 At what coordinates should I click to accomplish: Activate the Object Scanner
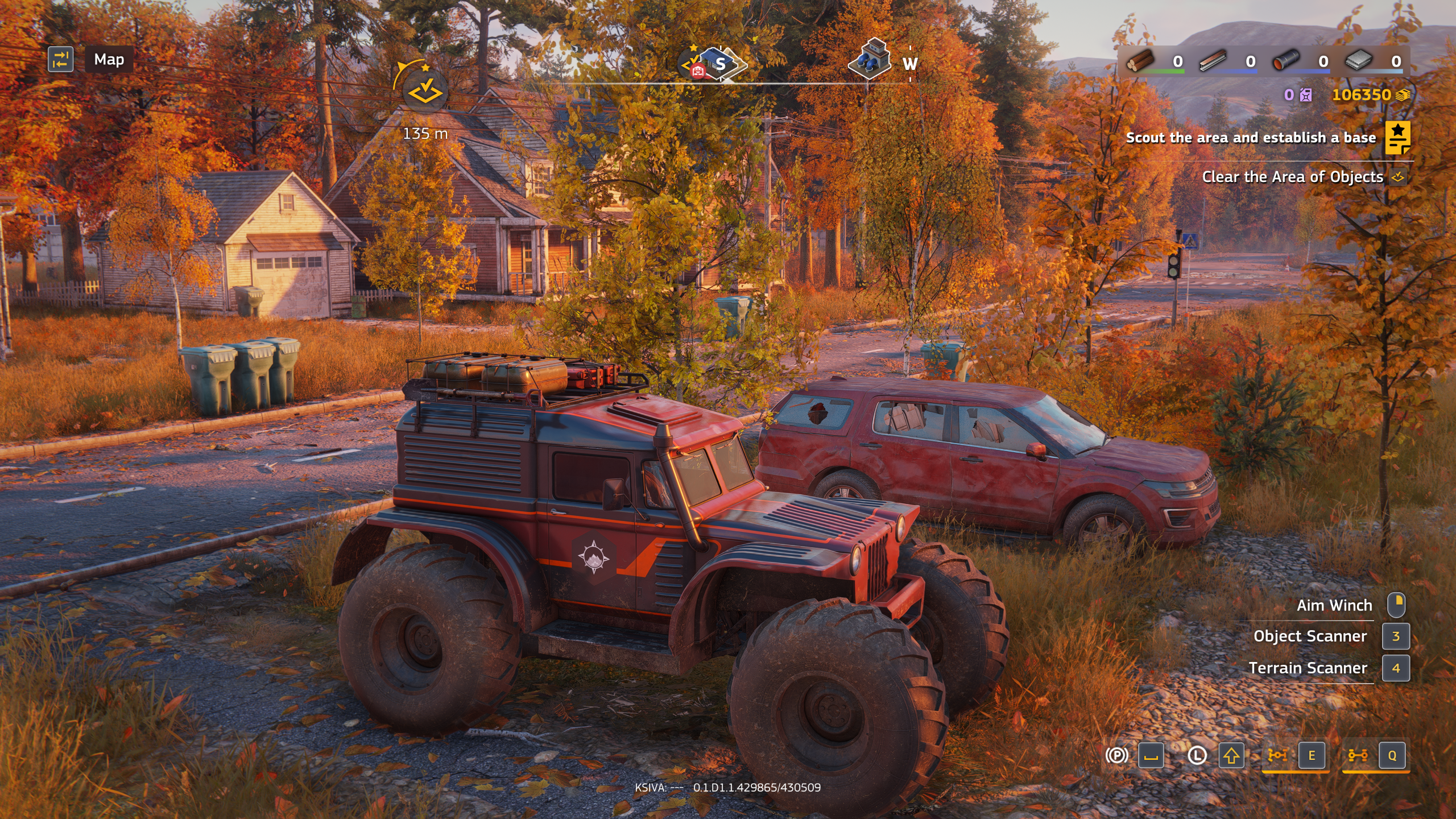(1309, 636)
